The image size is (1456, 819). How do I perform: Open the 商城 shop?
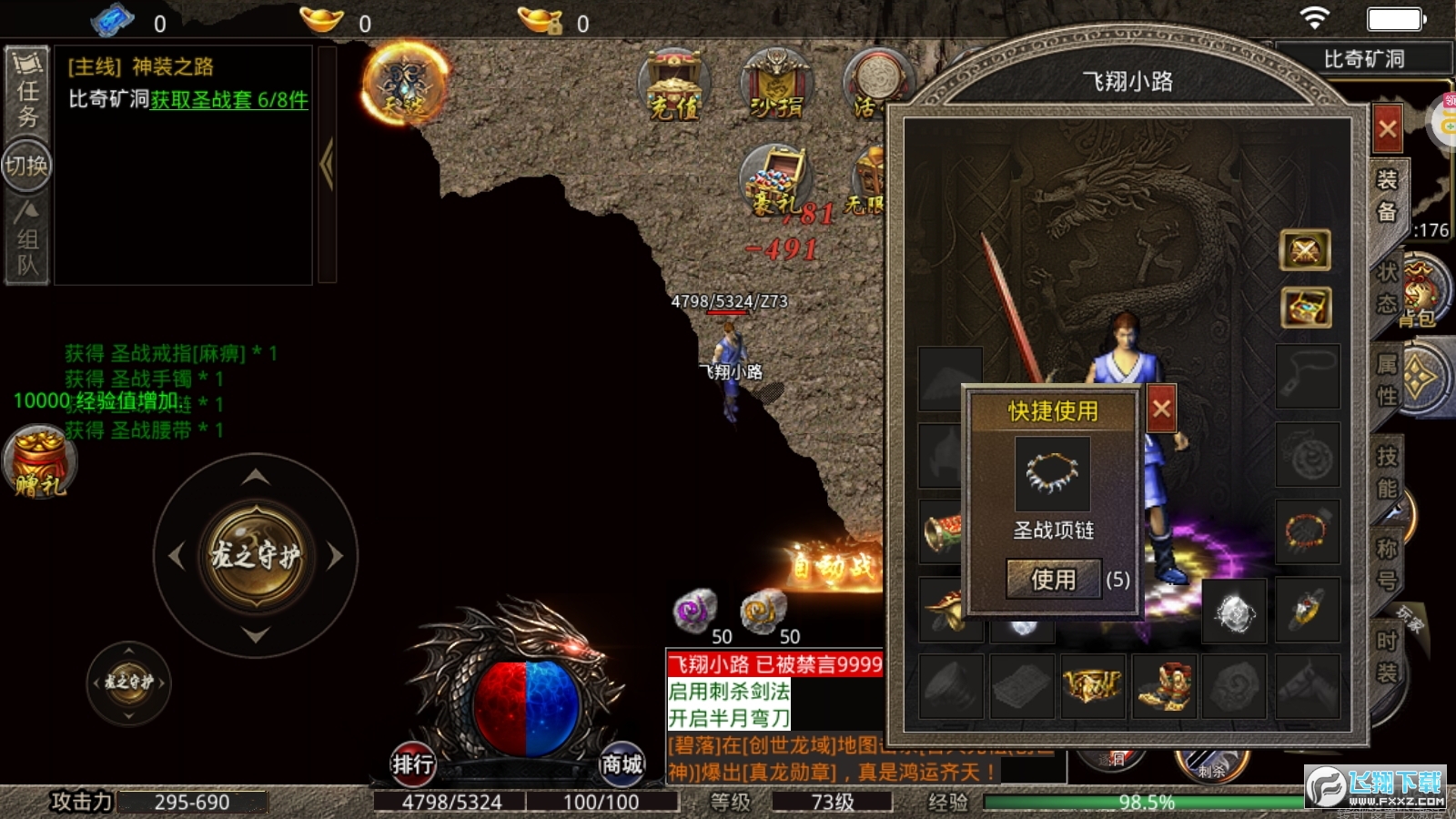click(x=622, y=763)
